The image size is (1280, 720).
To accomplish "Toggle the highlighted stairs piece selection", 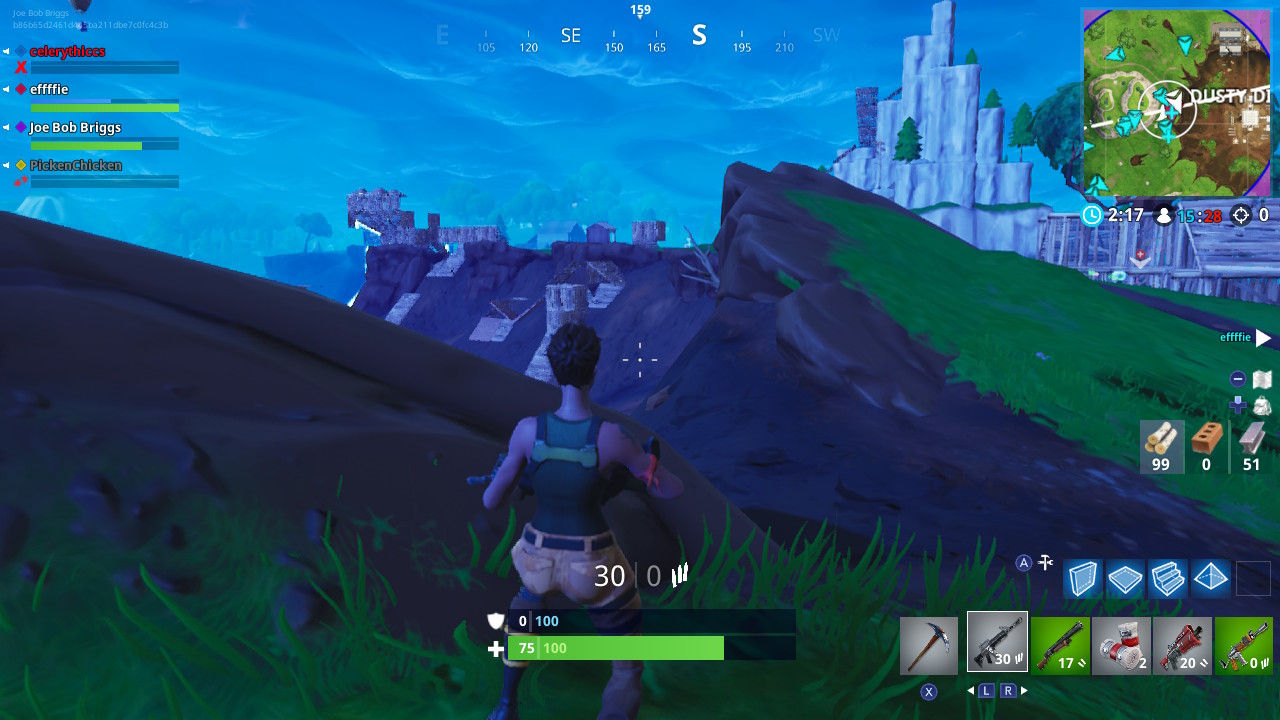I will coord(1167,578).
